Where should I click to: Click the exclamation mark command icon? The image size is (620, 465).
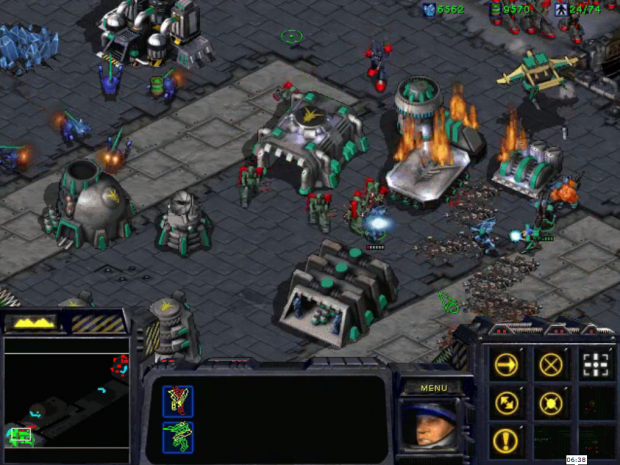click(507, 441)
